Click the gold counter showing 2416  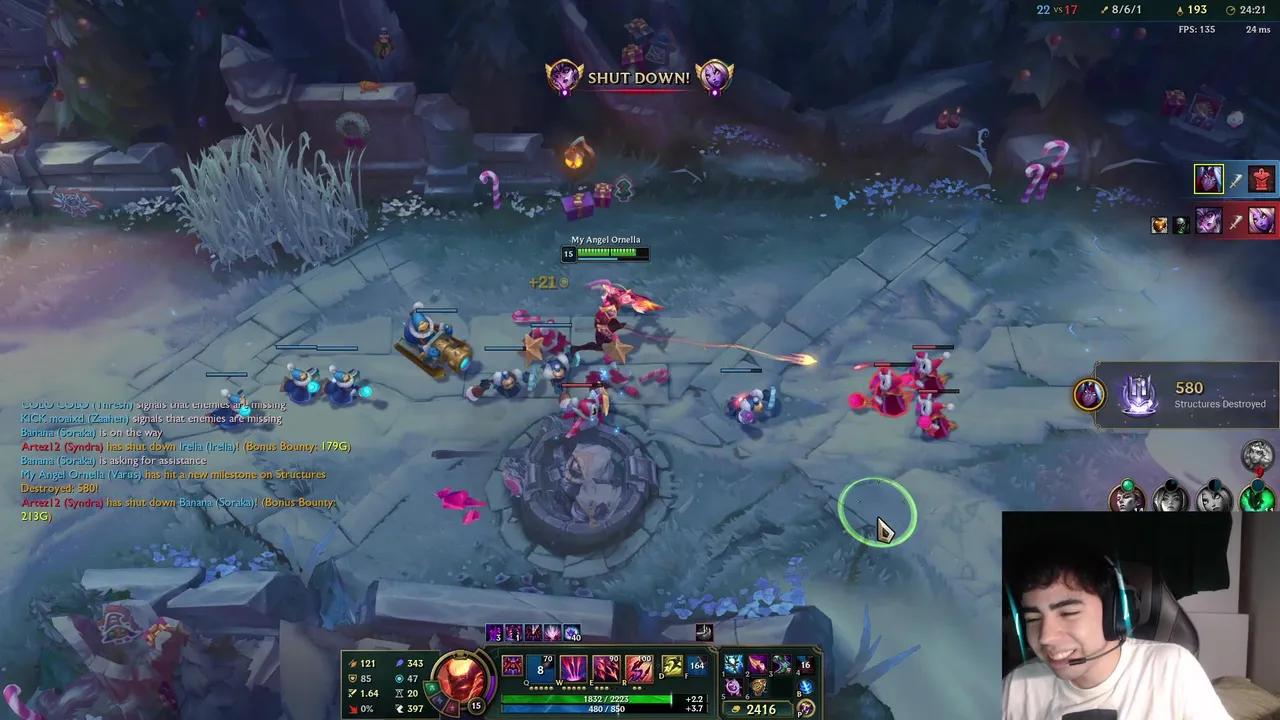coord(760,708)
